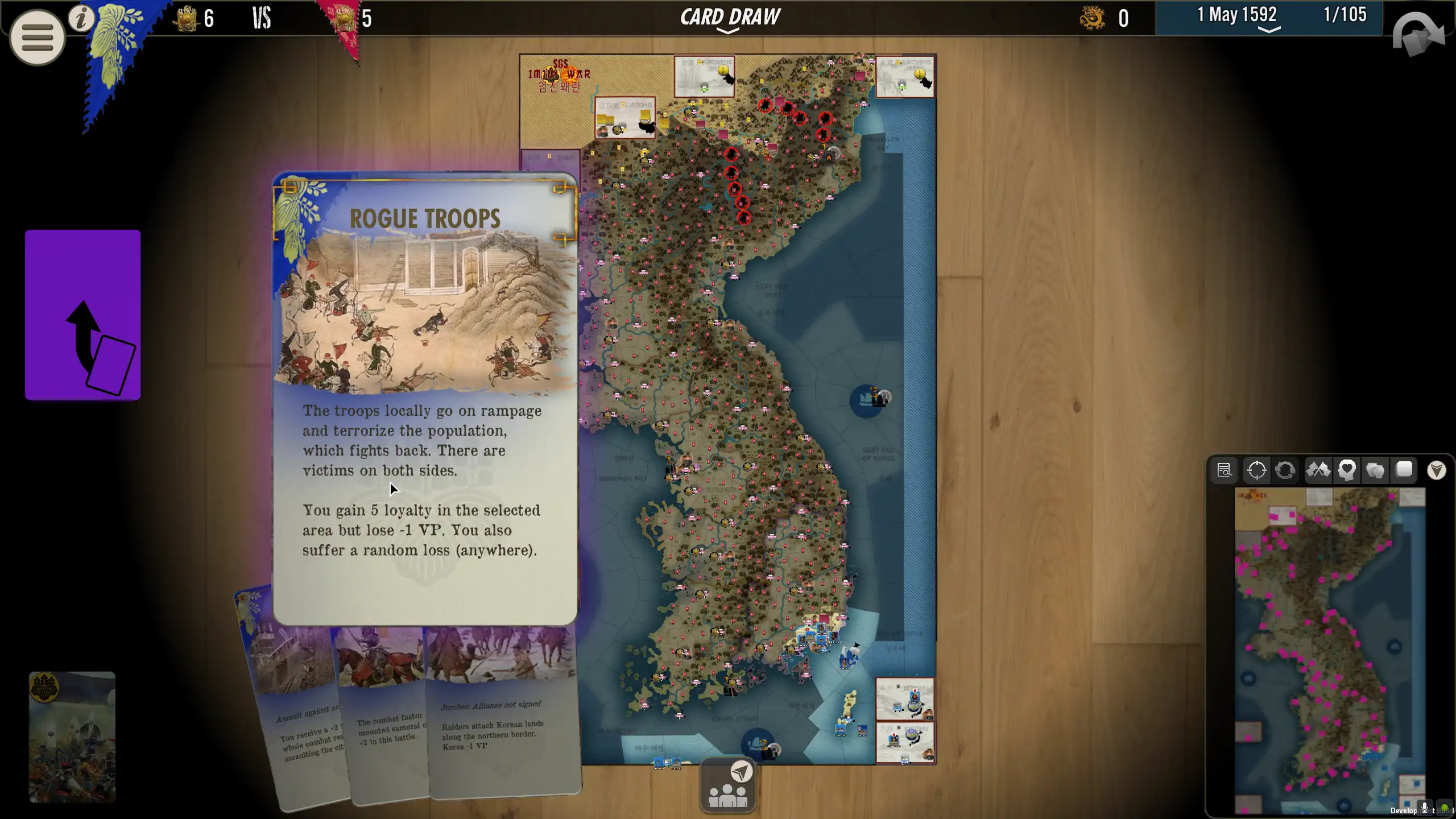The height and width of the screenshot is (819, 1456).
Task: Click the cycle units icon on minimap toolbar
Action: [x=1287, y=470]
